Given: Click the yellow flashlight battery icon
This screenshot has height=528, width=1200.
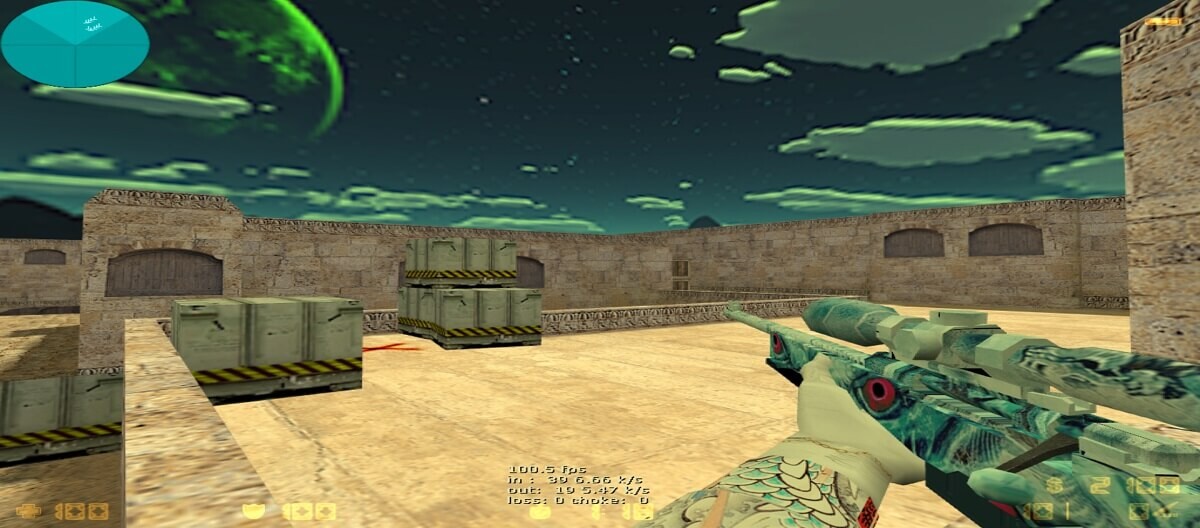Looking at the screenshot, I should tap(1162, 20).
